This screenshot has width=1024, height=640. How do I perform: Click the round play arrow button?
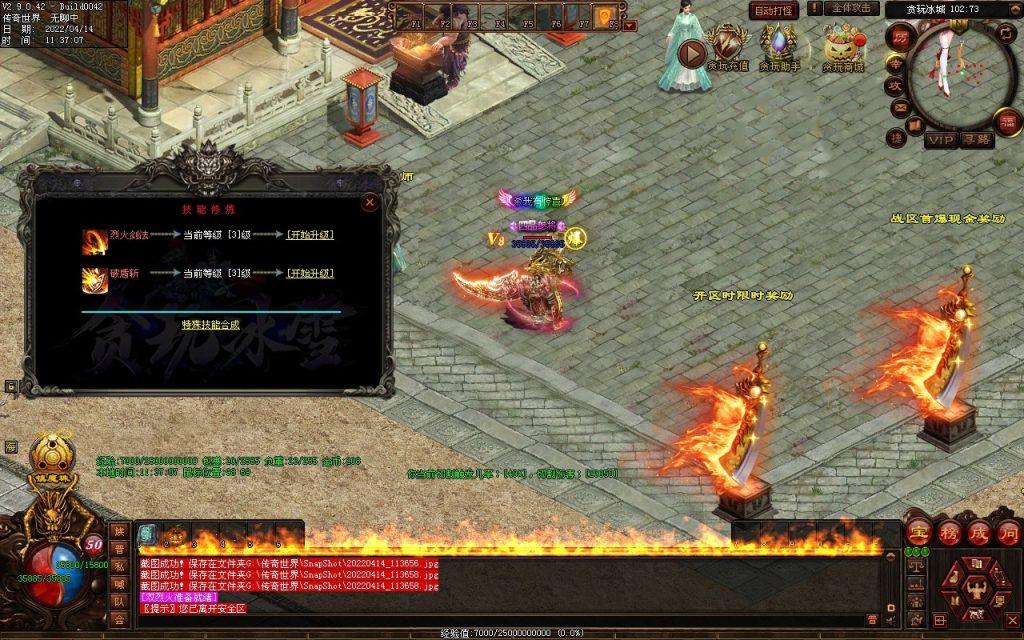(691, 53)
